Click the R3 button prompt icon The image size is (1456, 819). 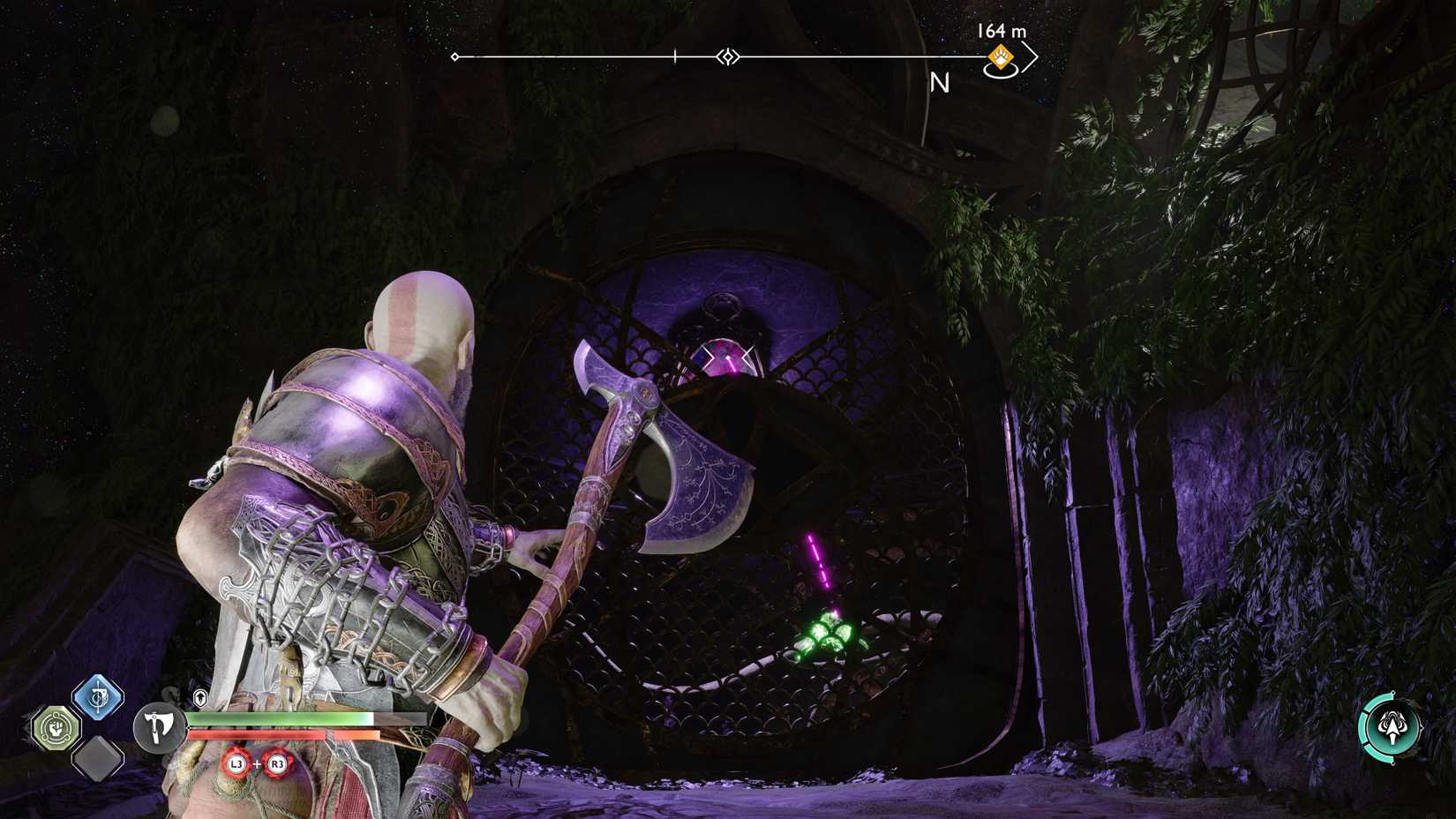(x=278, y=763)
